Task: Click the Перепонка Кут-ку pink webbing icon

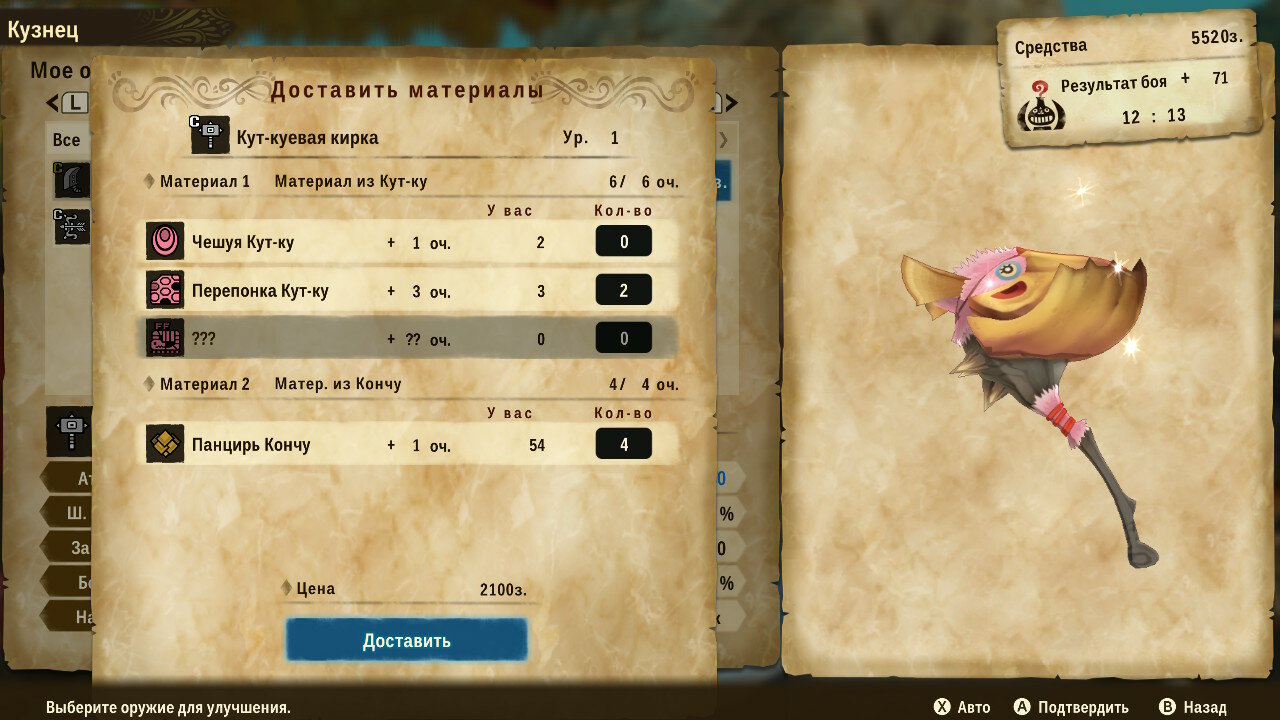Action: tap(165, 290)
